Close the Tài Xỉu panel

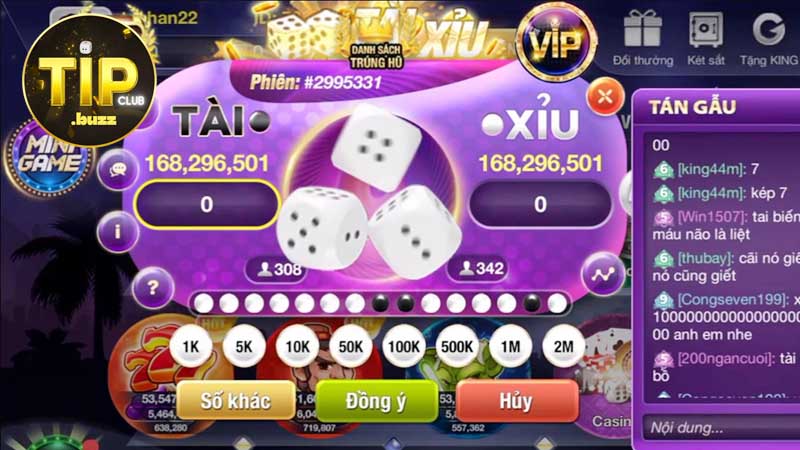[x=603, y=97]
